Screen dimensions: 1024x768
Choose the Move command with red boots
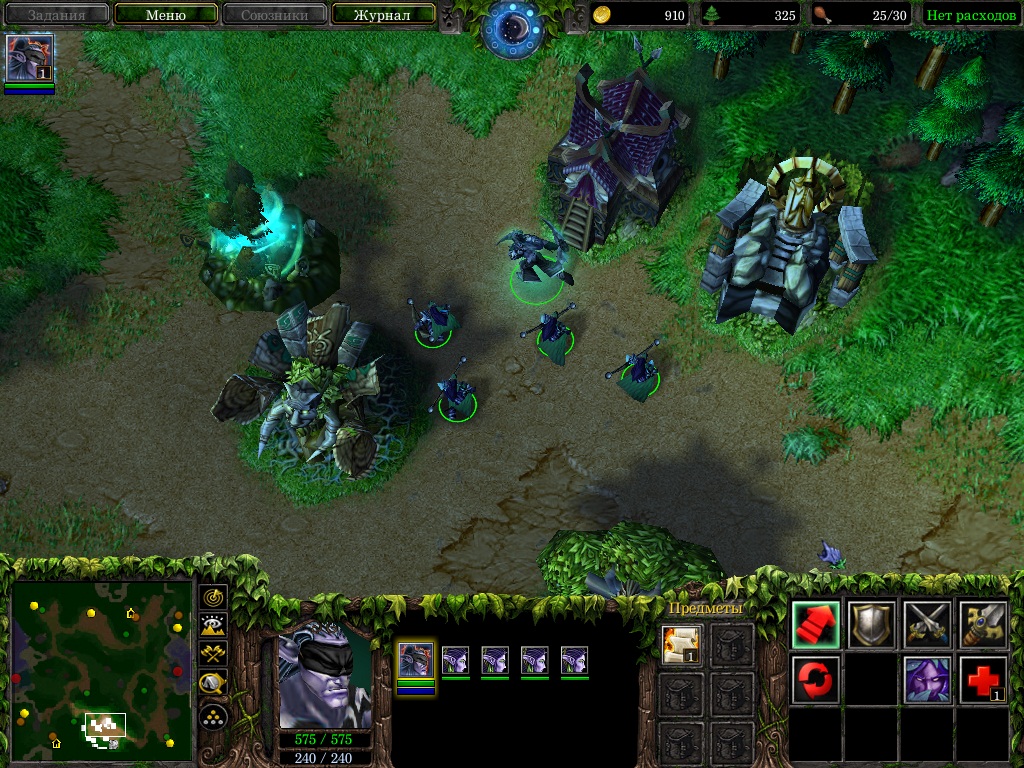[x=816, y=625]
